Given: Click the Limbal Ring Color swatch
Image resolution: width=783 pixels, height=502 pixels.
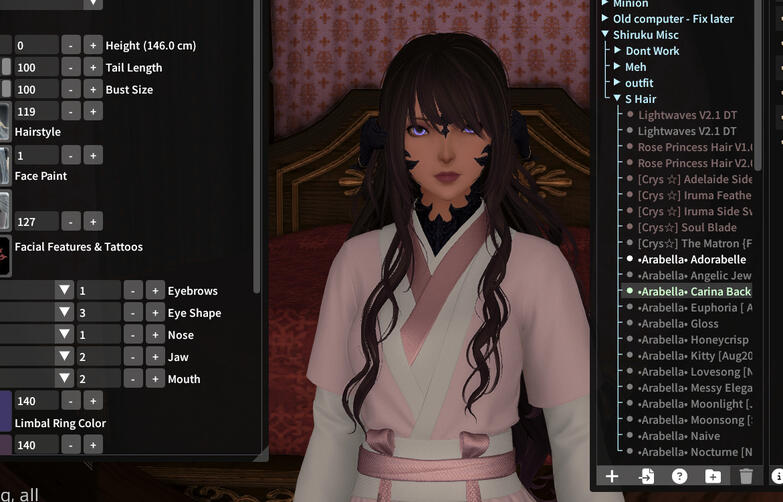Looking at the screenshot, I should (5, 409).
